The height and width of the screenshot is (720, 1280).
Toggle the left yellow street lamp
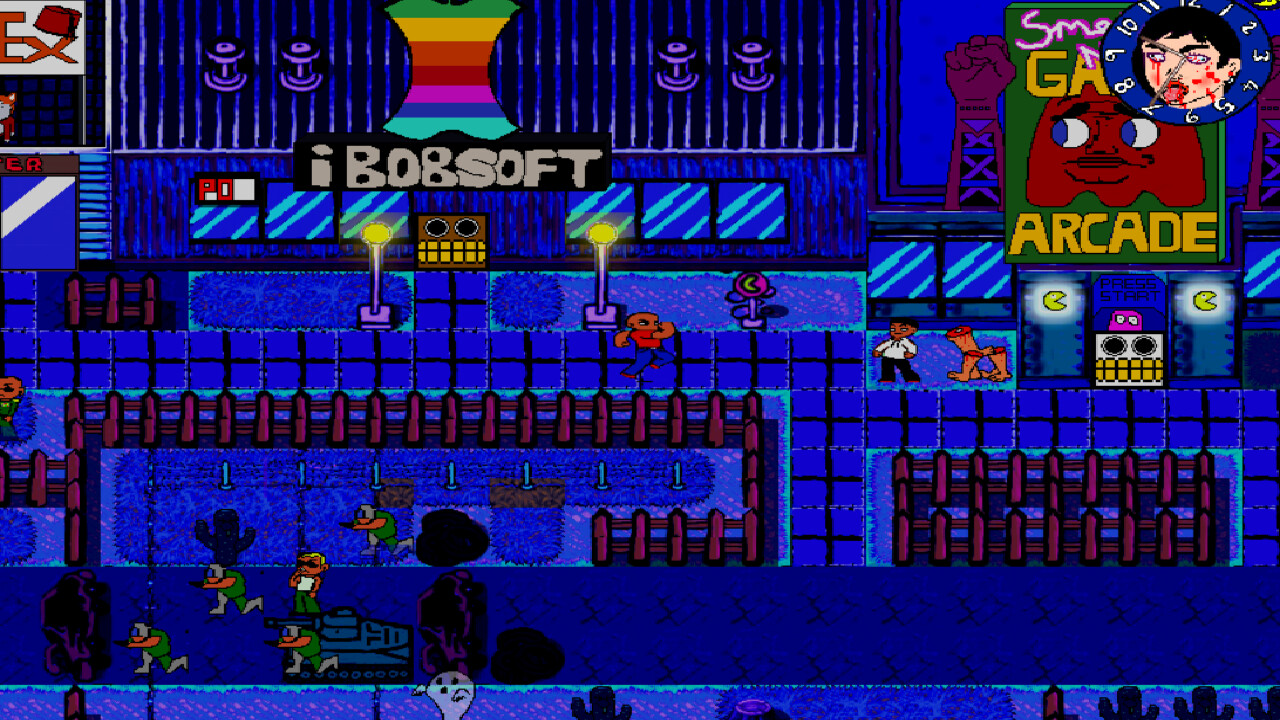(x=375, y=231)
